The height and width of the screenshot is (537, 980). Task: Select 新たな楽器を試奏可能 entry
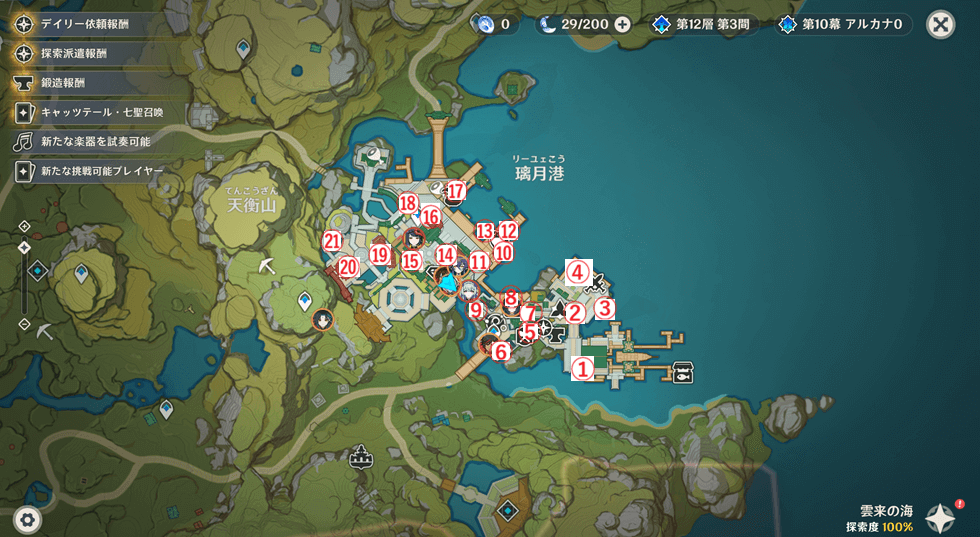pos(95,142)
